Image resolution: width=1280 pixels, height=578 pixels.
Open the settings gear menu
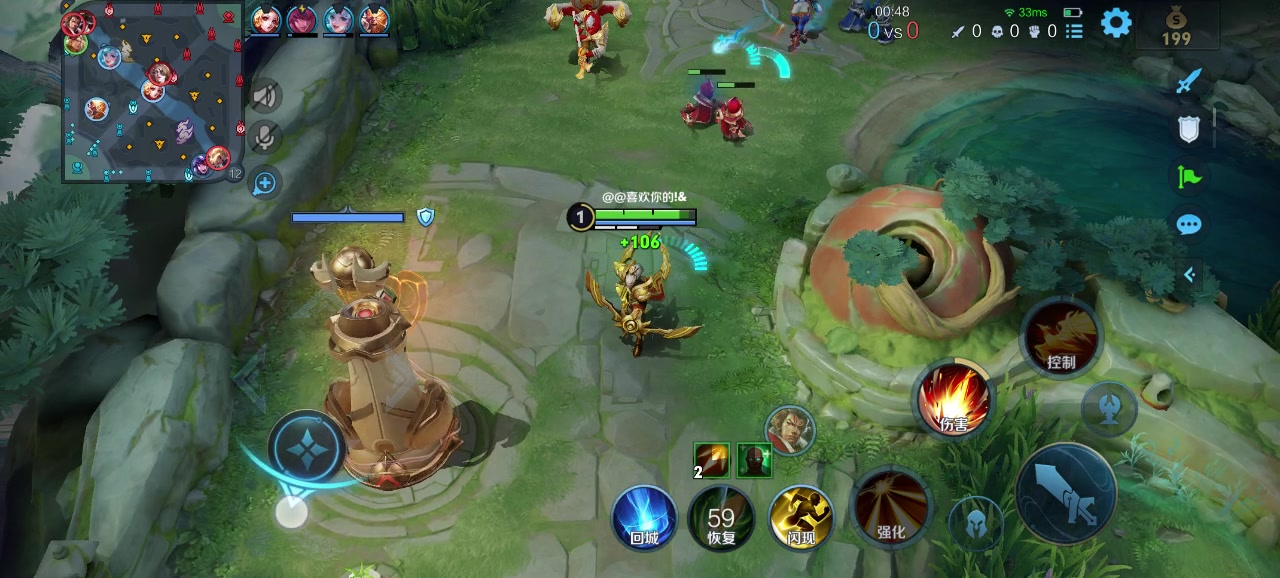click(x=1116, y=23)
